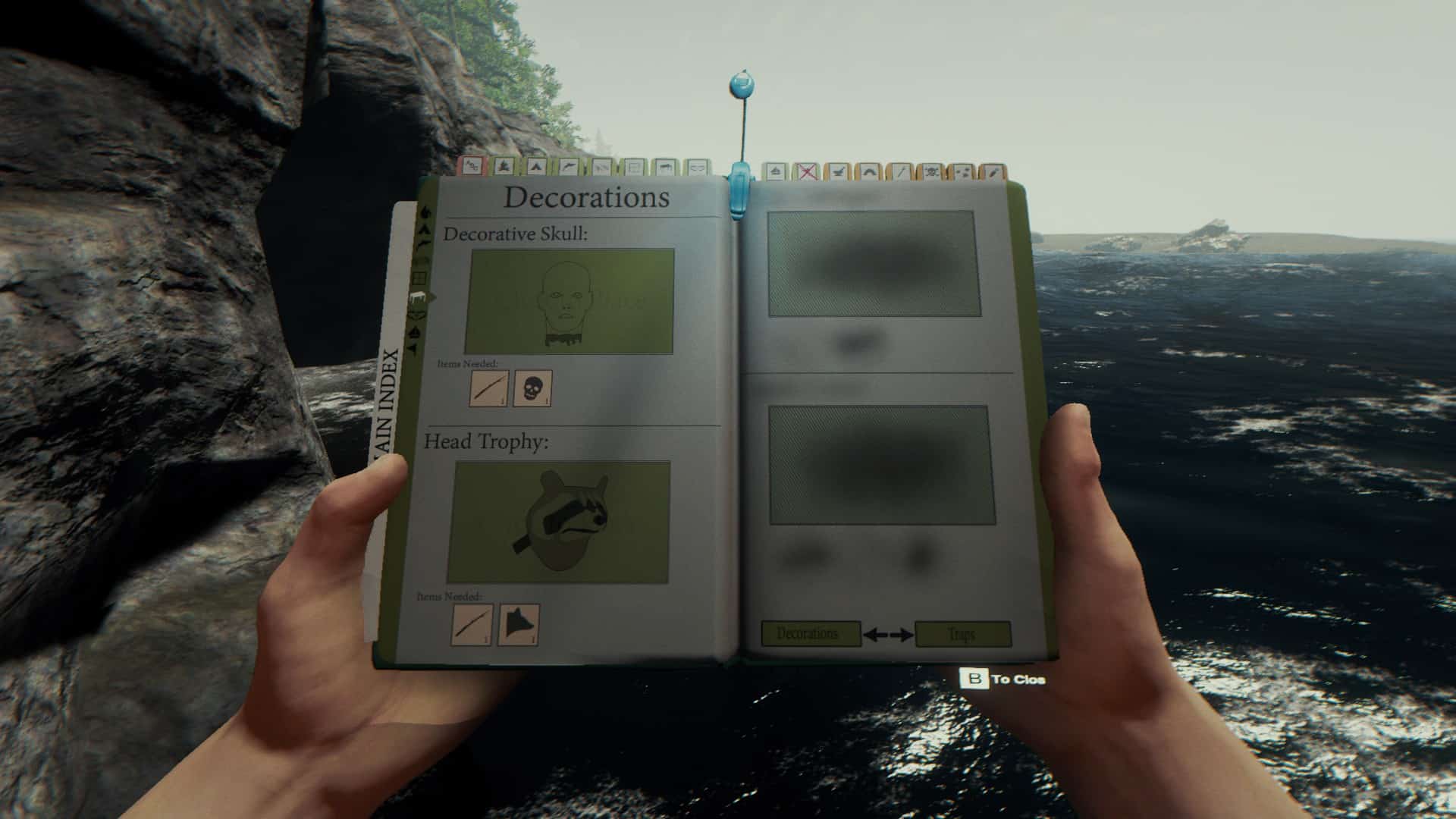Image resolution: width=1456 pixels, height=819 pixels.
Task: Switch to the campfire tab
Action: pos(503,167)
